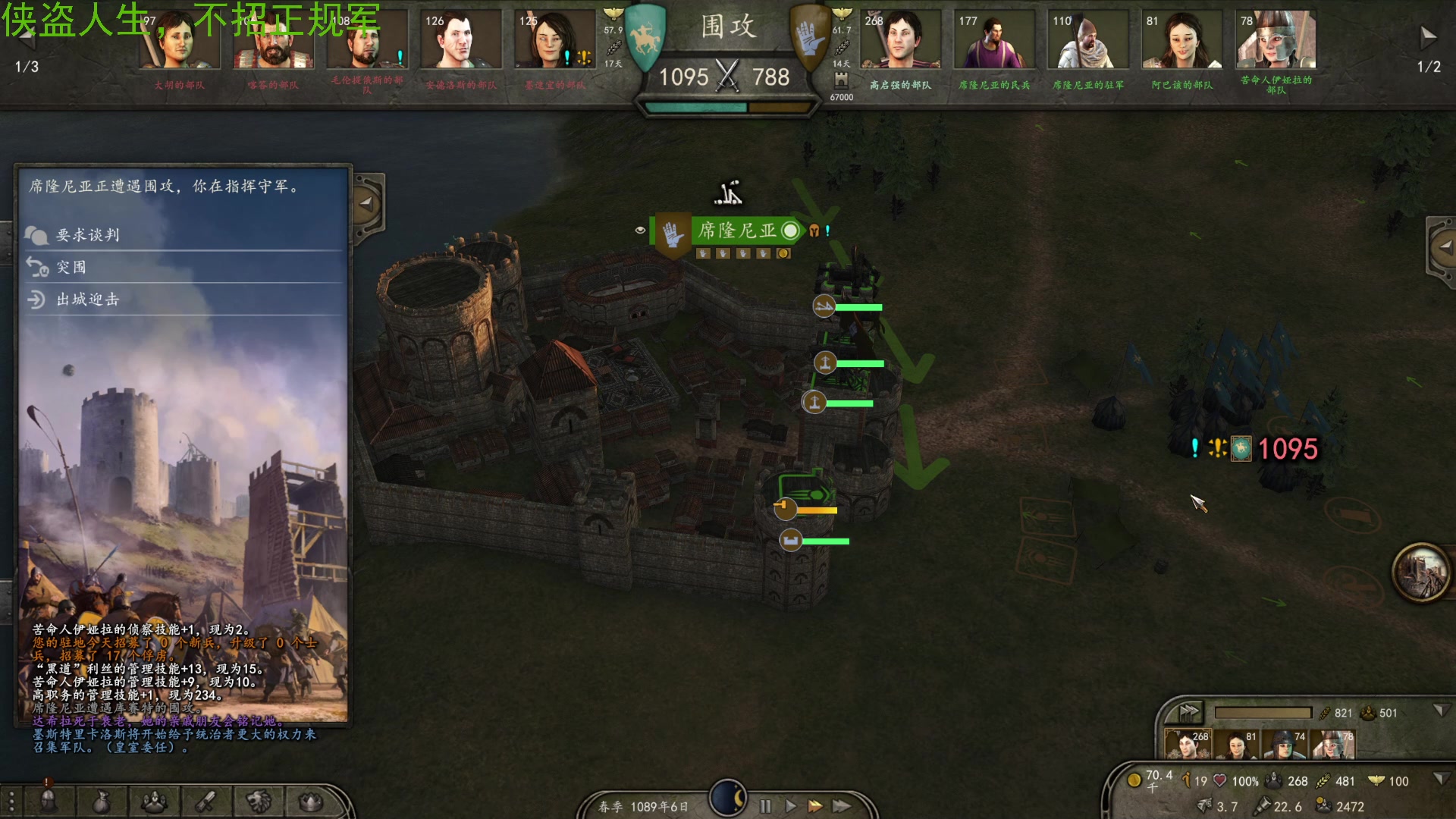Viewport: 1456px width, 819px height.
Task: Open the kingdom crown icon
Action: [x=311, y=801]
